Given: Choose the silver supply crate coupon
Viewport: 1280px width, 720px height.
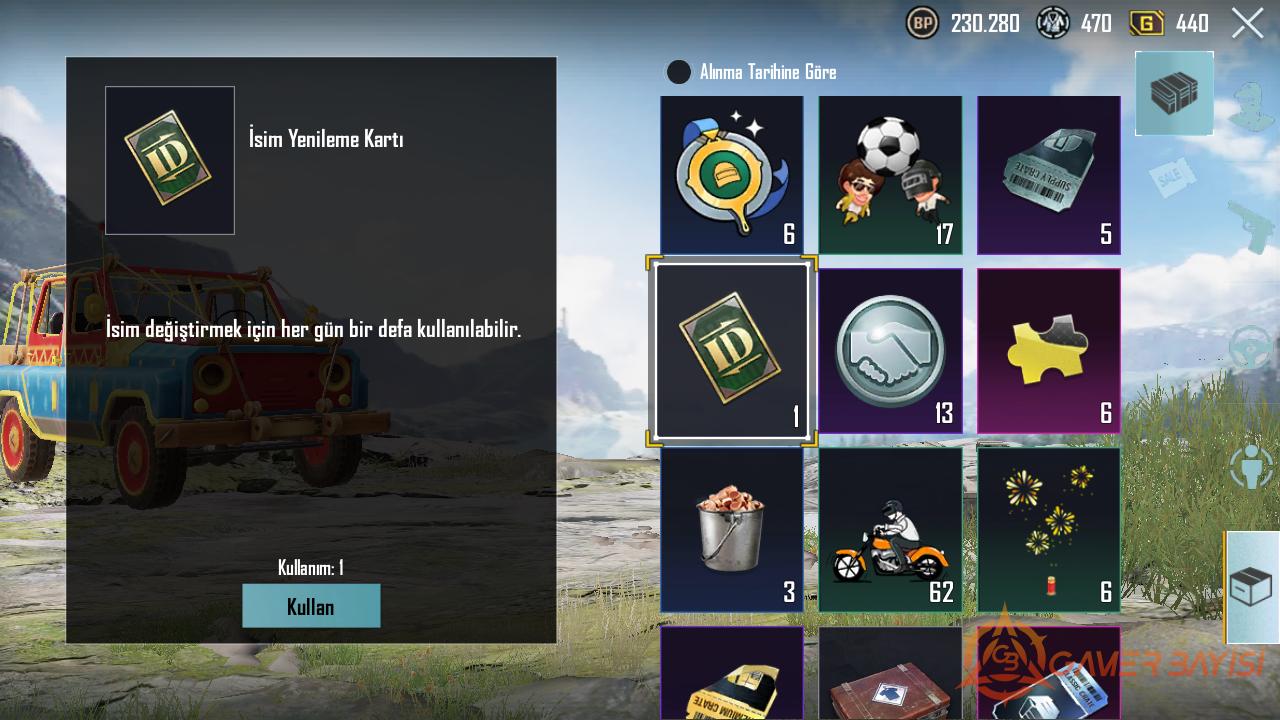Looking at the screenshot, I should click(x=1048, y=175).
